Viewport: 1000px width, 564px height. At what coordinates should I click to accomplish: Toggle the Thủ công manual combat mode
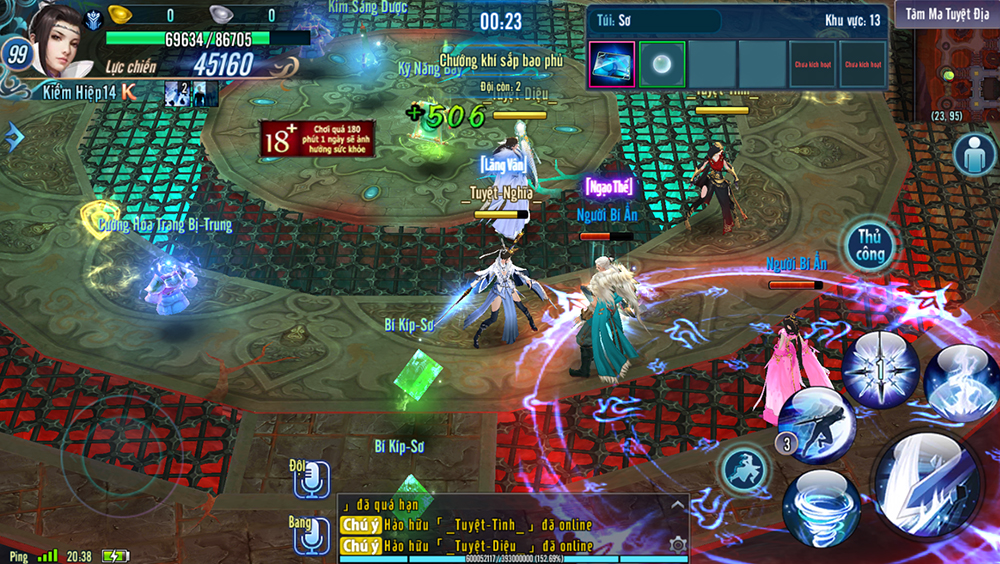[x=869, y=246]
